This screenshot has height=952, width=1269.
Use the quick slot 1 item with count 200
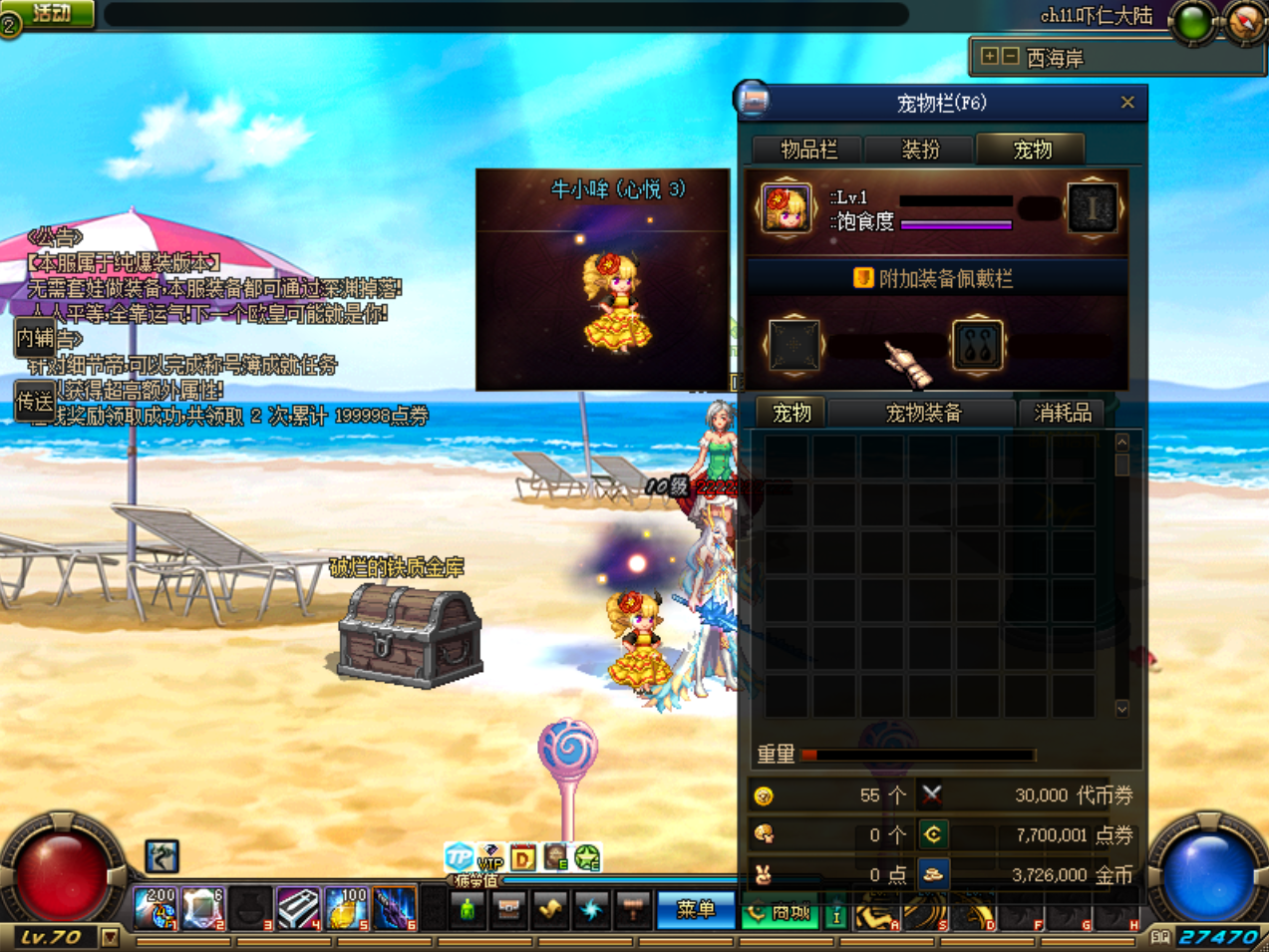157,908
